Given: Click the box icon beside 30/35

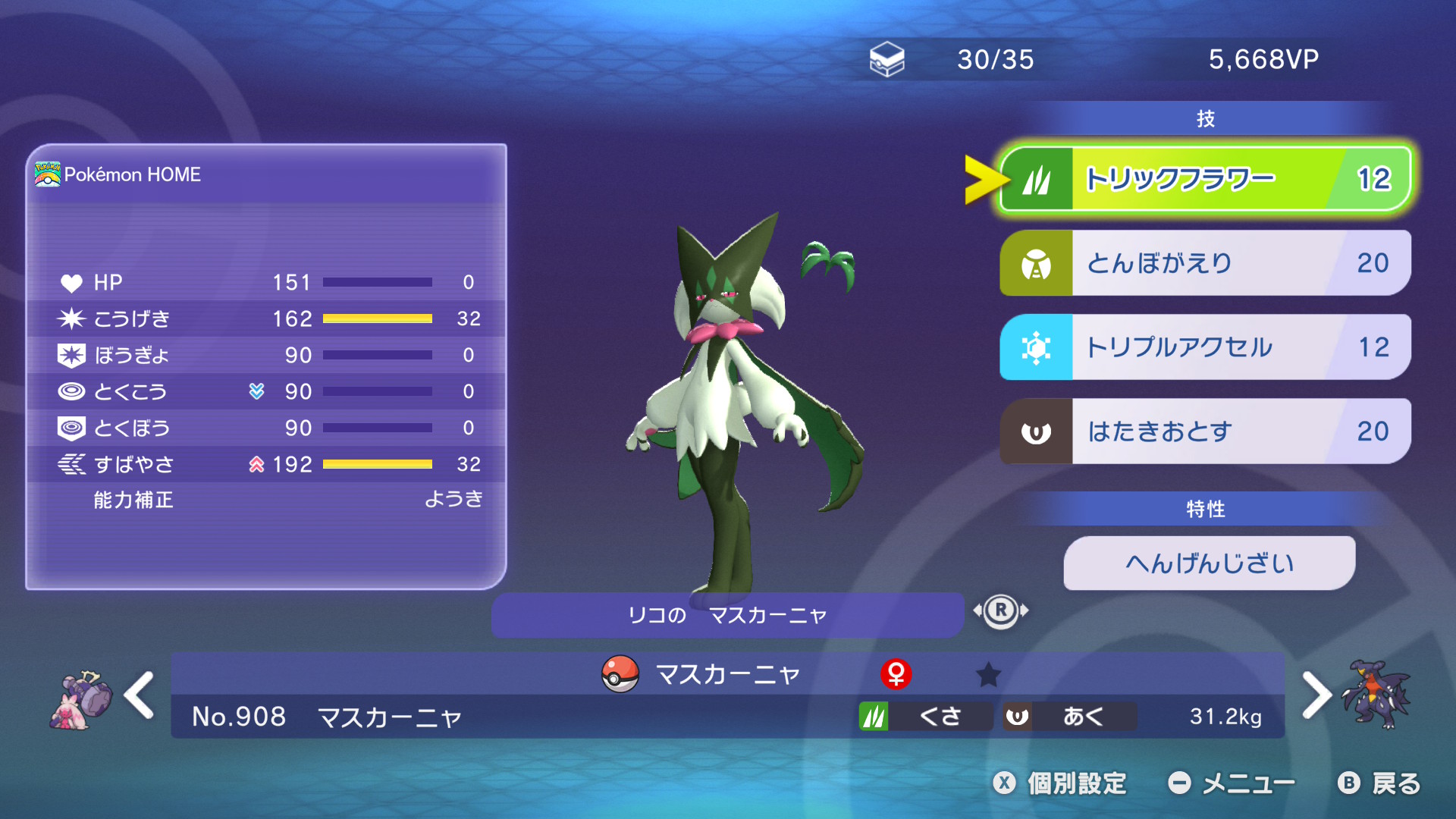Looking at the screenshot, I should click(x=886, y=59).
